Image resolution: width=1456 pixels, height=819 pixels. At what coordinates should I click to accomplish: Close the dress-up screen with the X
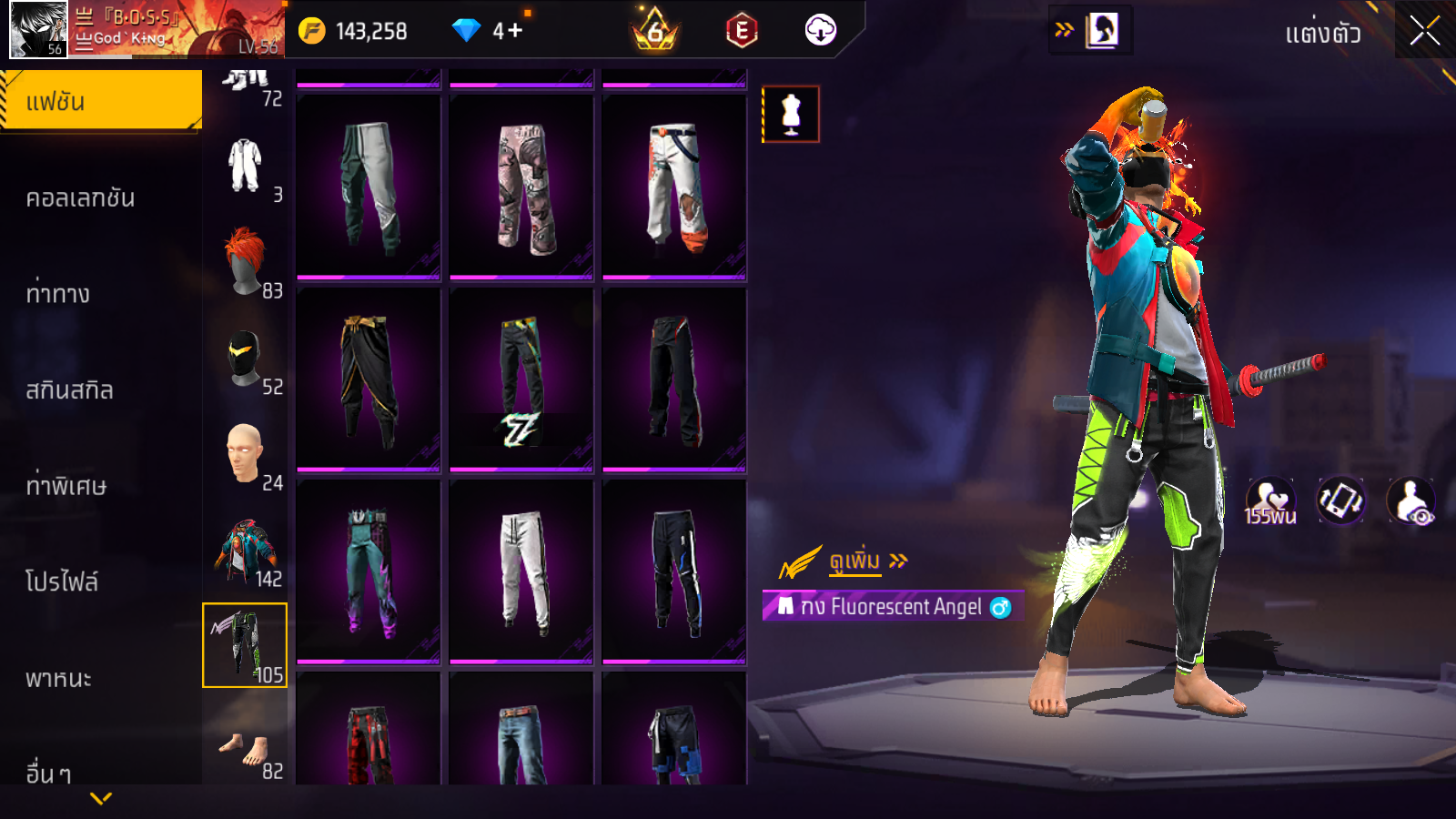(1424, 31)
